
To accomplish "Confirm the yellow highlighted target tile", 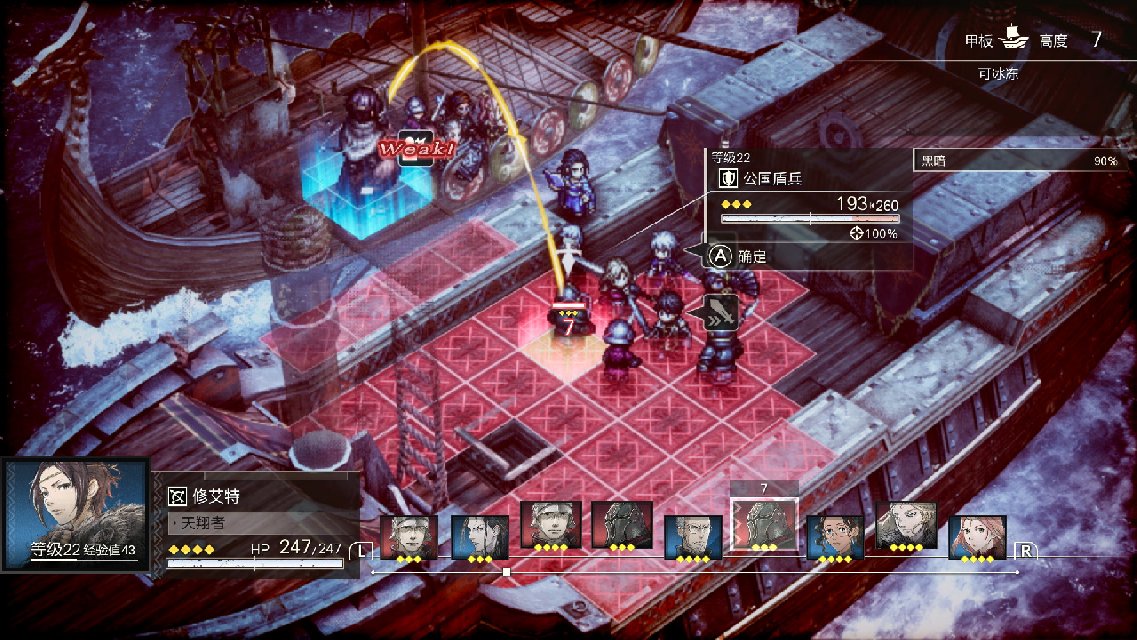I will [565, 353].
